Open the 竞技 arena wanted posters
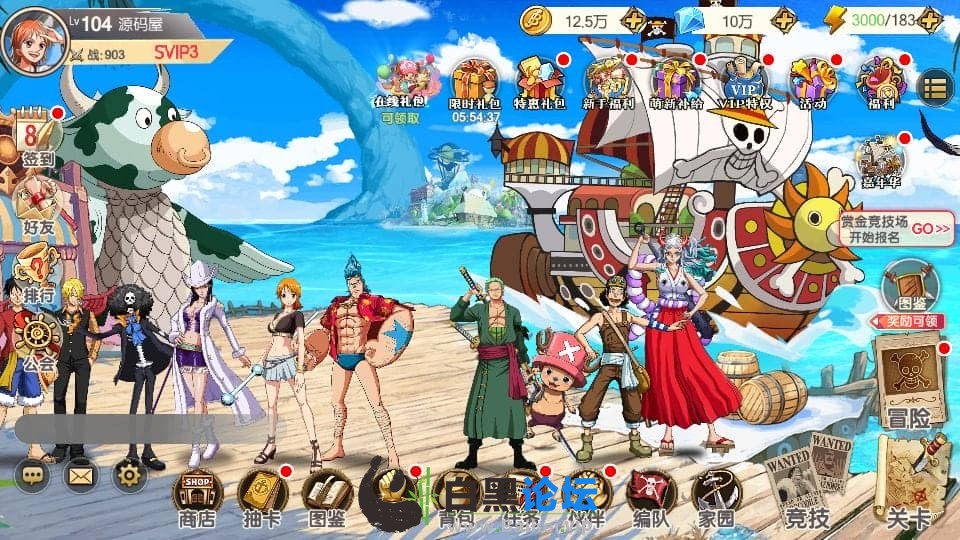This screenshot has width=960, height=540. pyautogui.click(x=808, y=480)
